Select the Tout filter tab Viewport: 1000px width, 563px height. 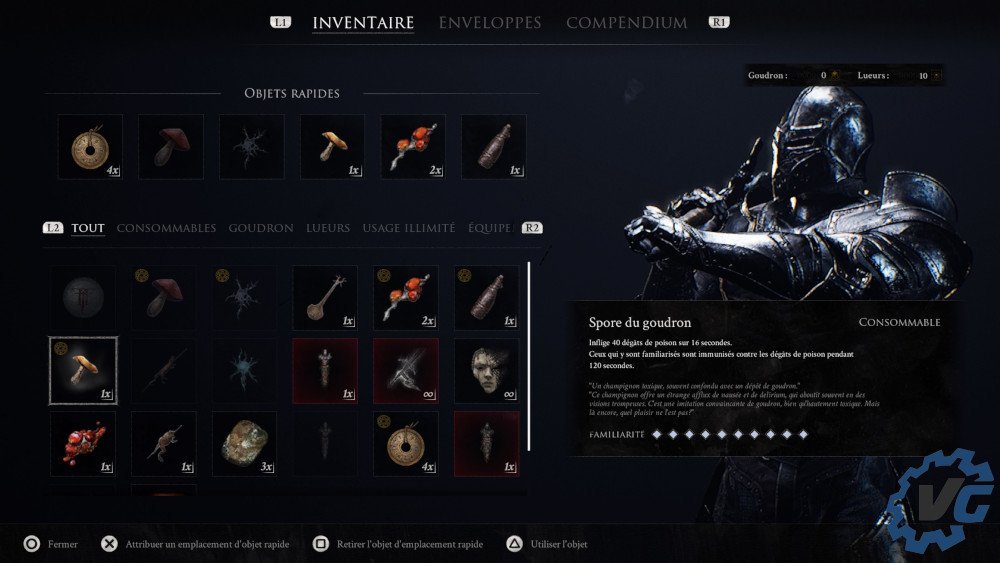coord(88,228)
